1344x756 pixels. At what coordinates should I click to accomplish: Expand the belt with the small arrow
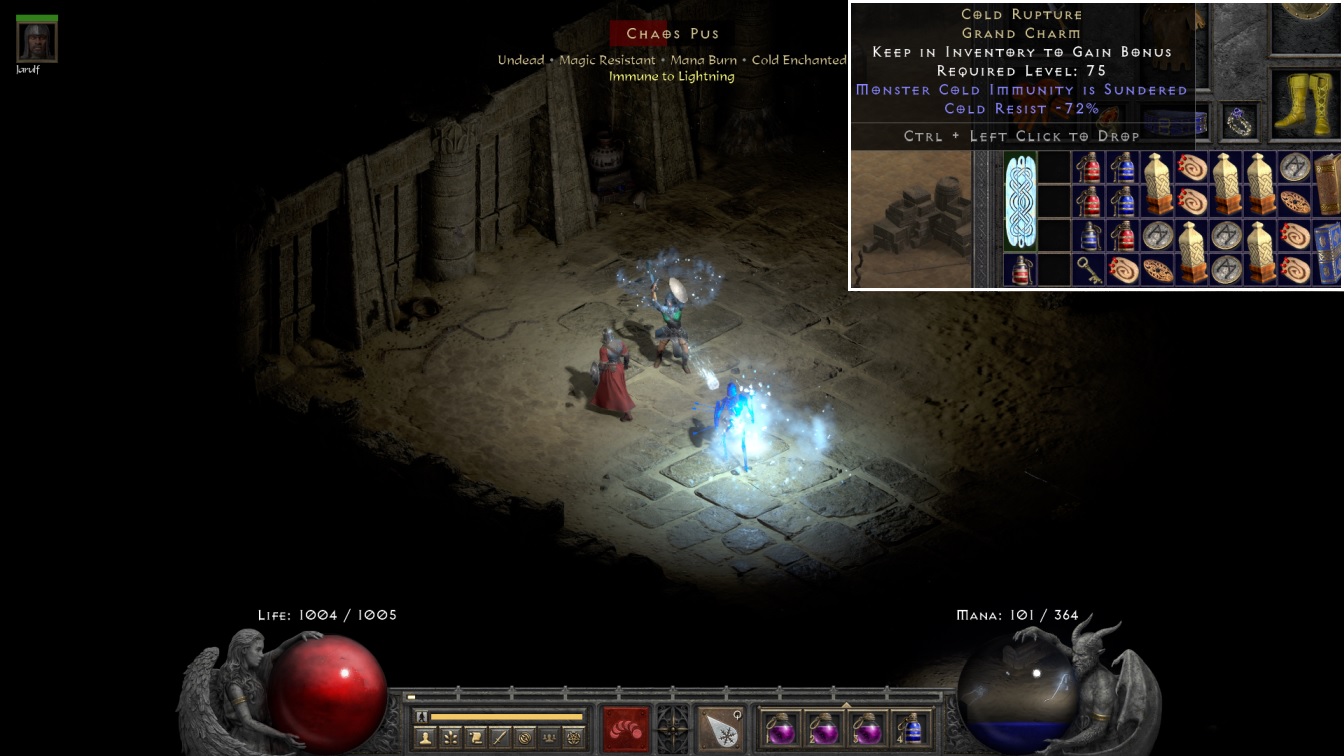pos(846,705)
